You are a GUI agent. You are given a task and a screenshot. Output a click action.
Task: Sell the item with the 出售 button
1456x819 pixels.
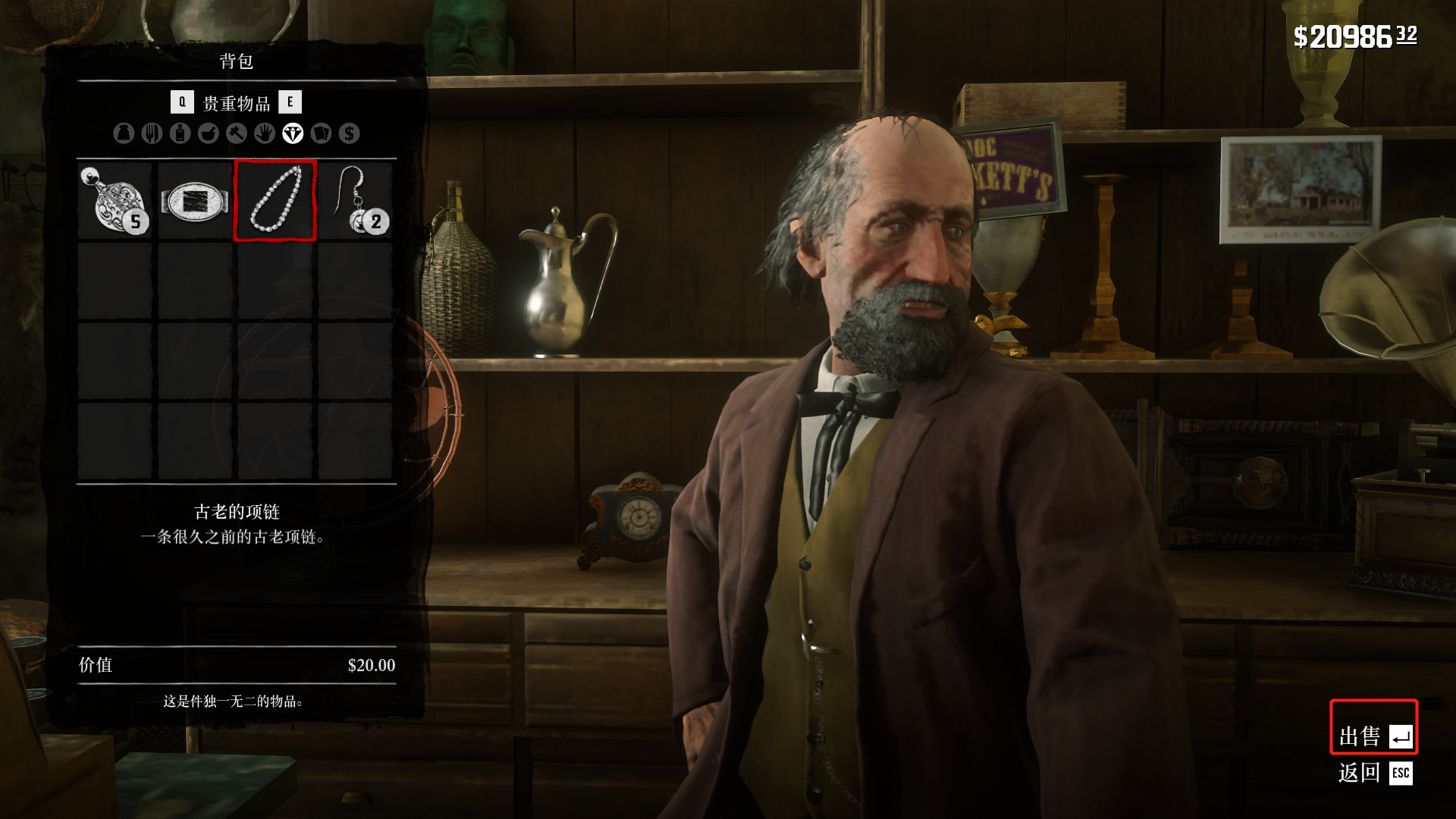[x=1374, y=736]
